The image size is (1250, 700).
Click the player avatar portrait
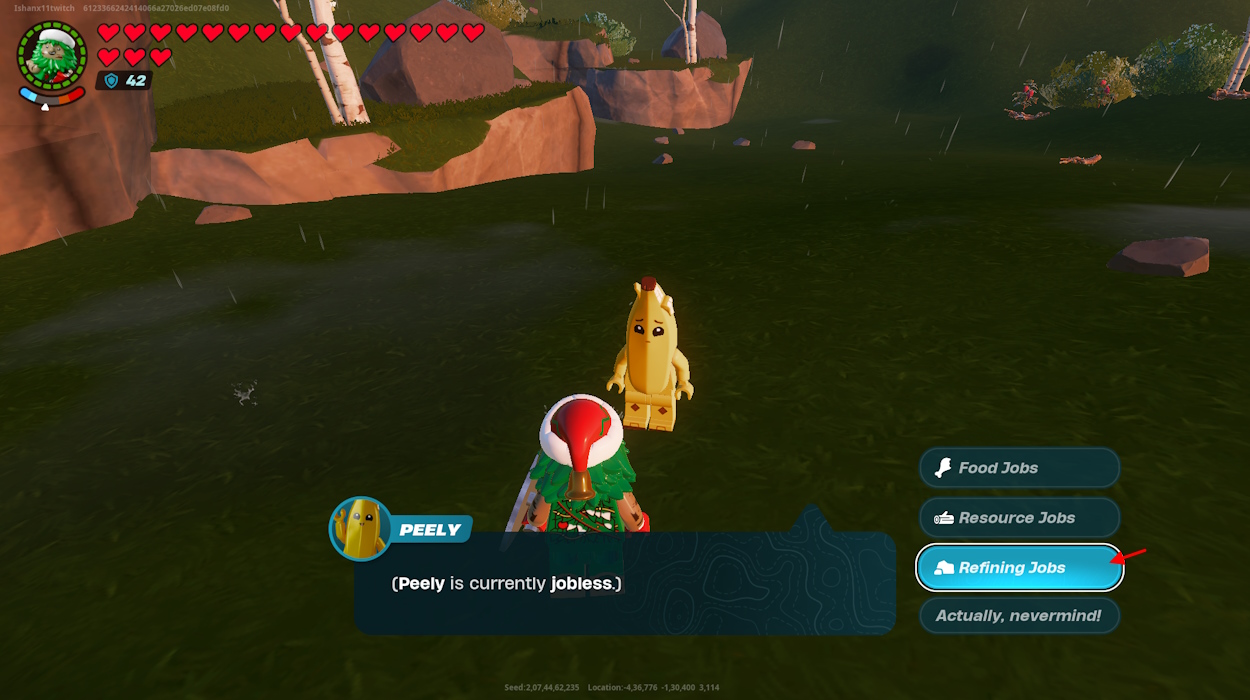(x=52, y=57)
